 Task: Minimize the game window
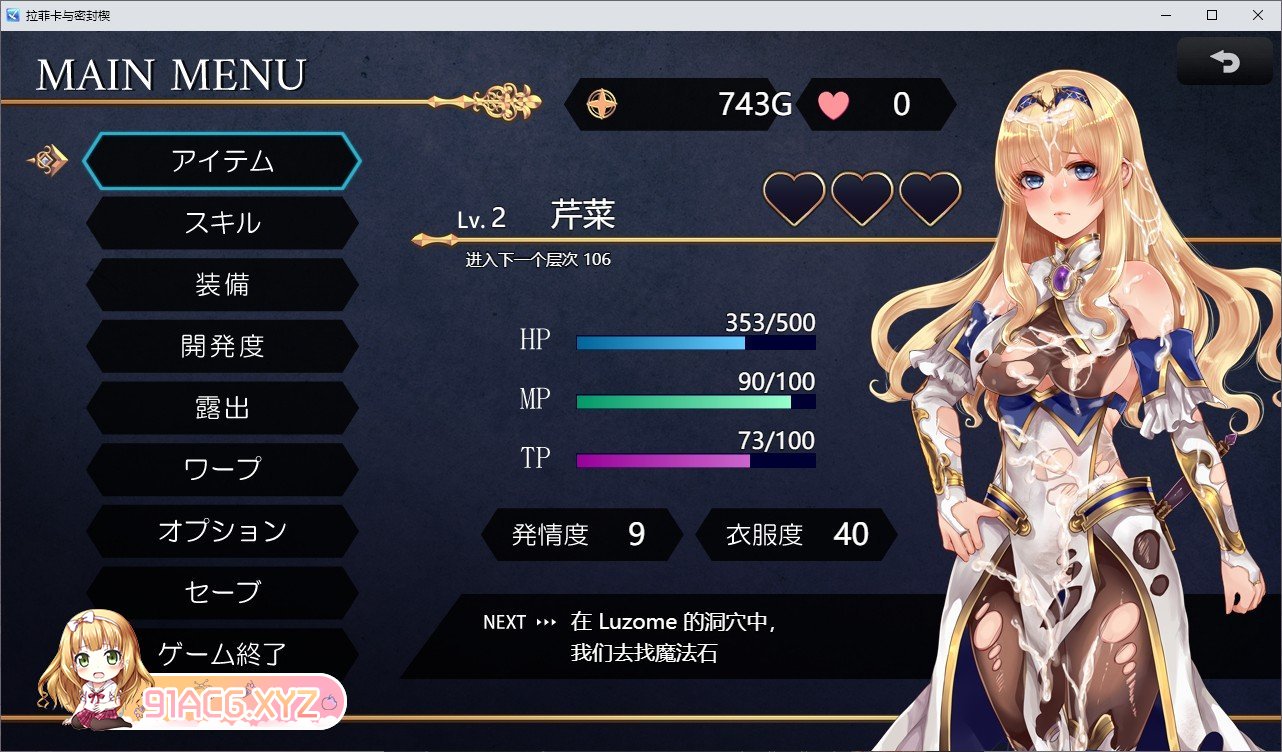[1167, 15]
